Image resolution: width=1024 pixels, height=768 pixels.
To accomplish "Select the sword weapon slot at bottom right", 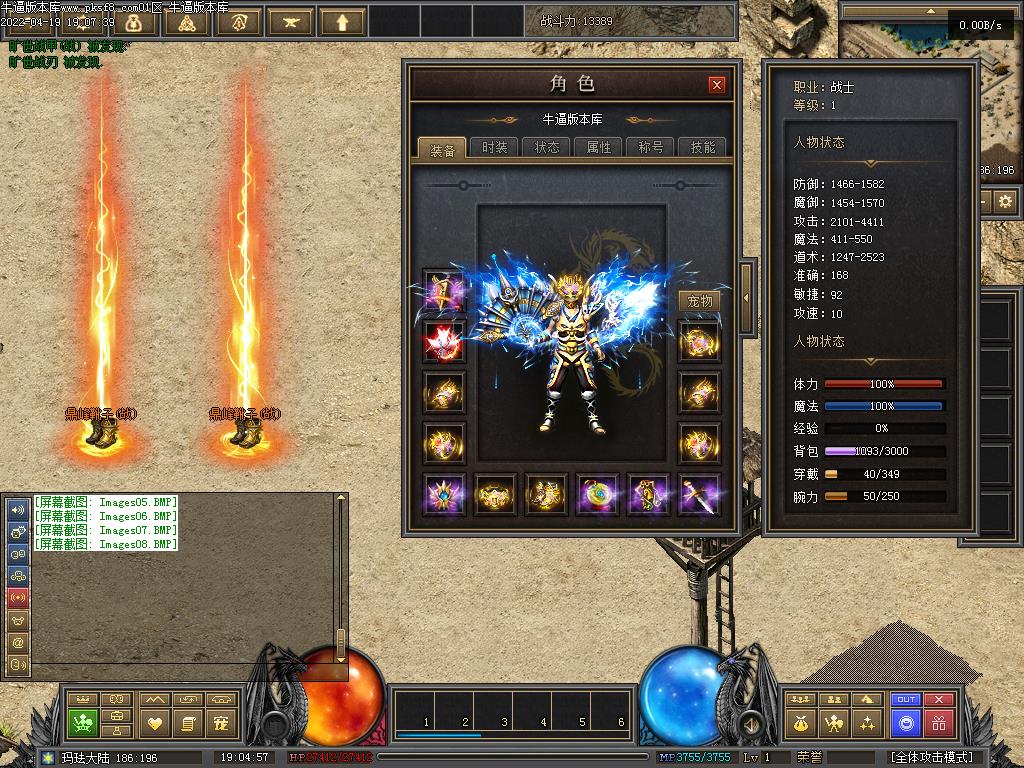I will point(700,494).
